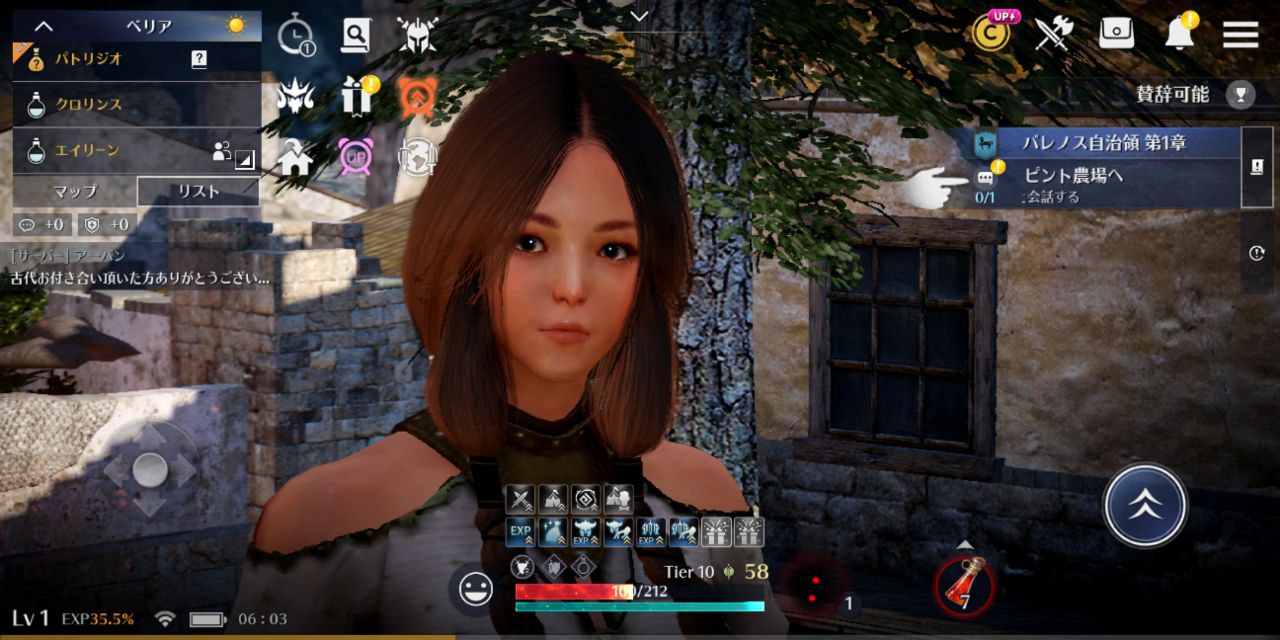1280x640 pixels.
Task: Expand the top-center dropdown arrow
Action: 640,15
